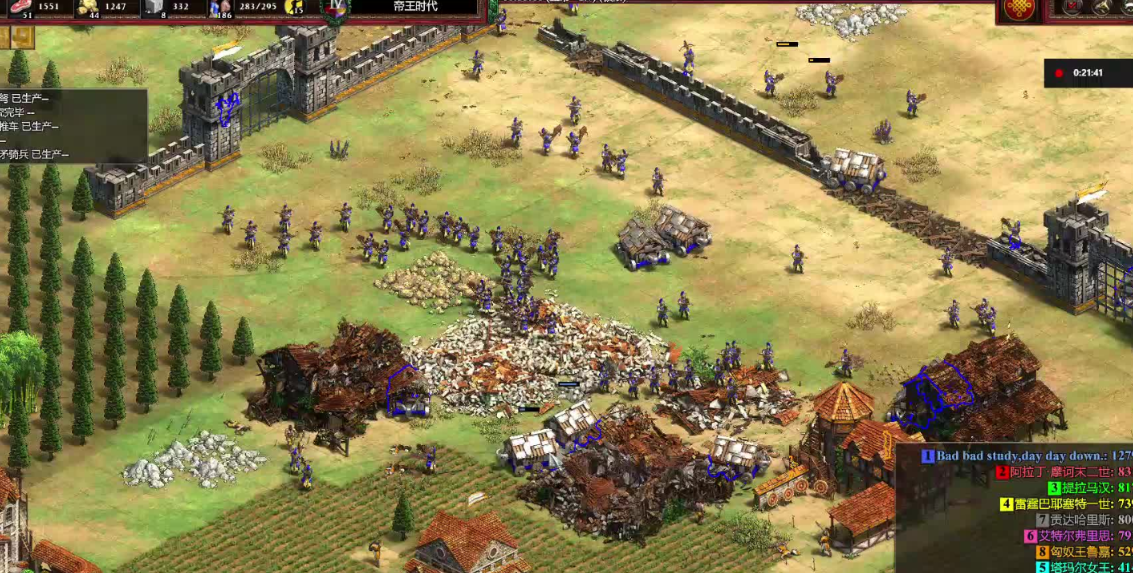Select player 8 匈奴王鲁嘉 score row
This screenshot has width=1133, height=573.
coord(1080,552)
